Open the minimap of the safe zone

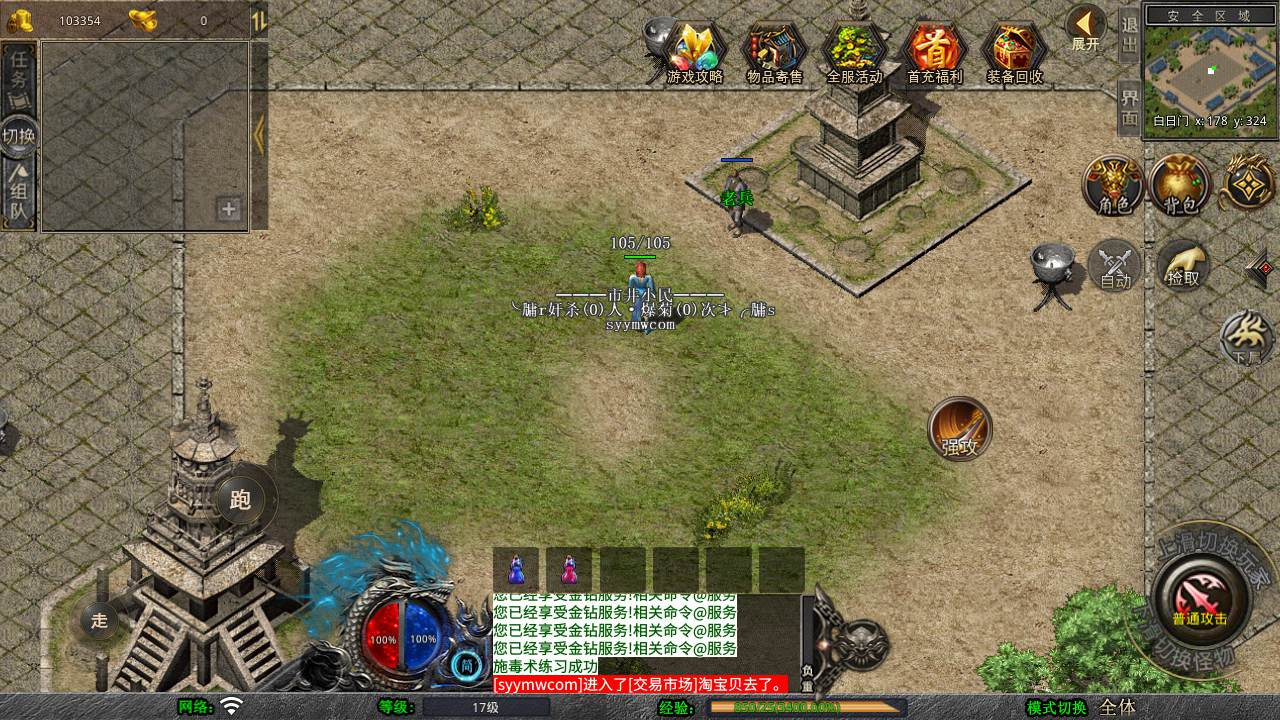coord(1212,68)
